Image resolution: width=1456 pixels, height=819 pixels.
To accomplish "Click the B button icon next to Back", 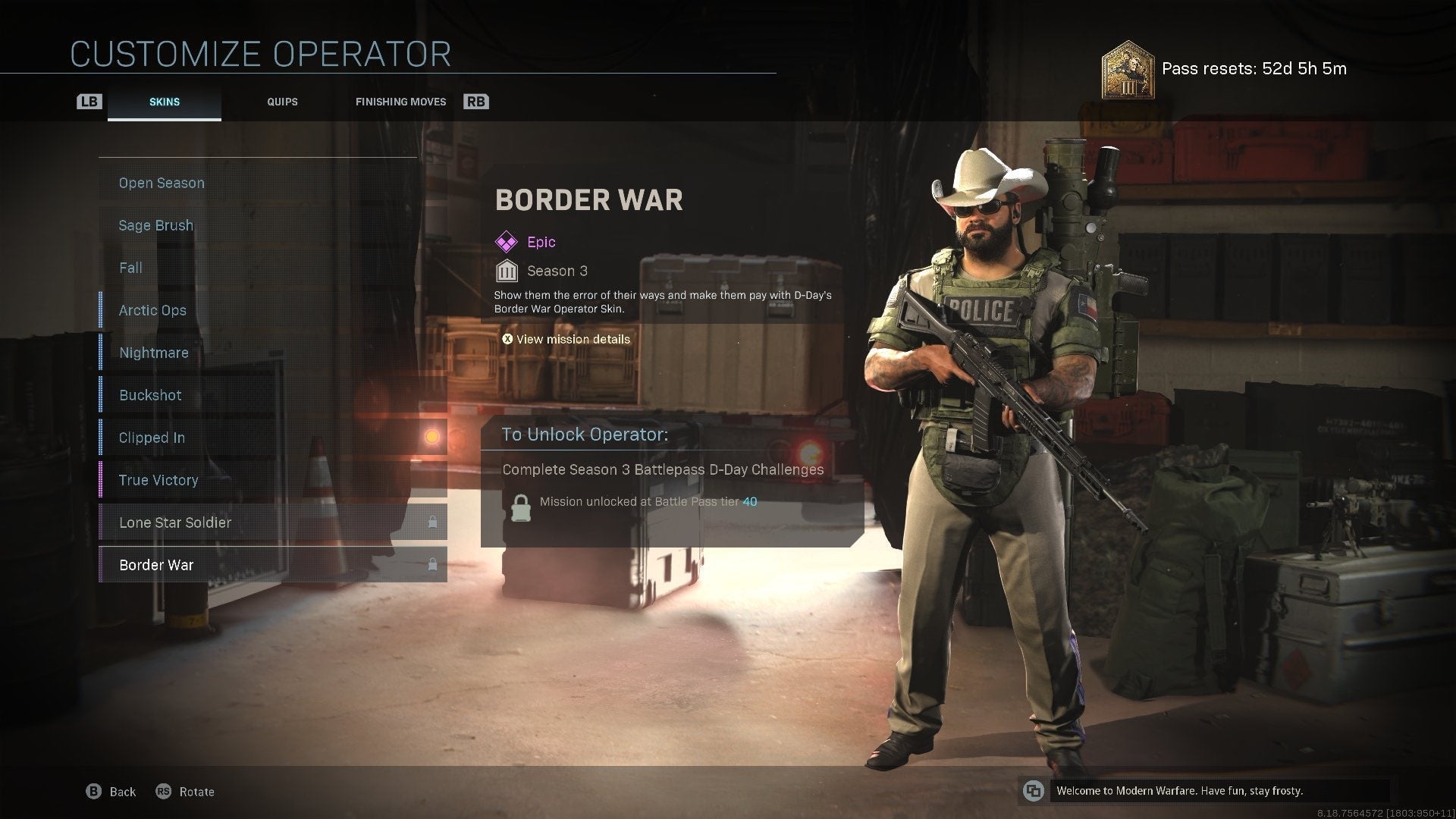I will pos(93,791).
